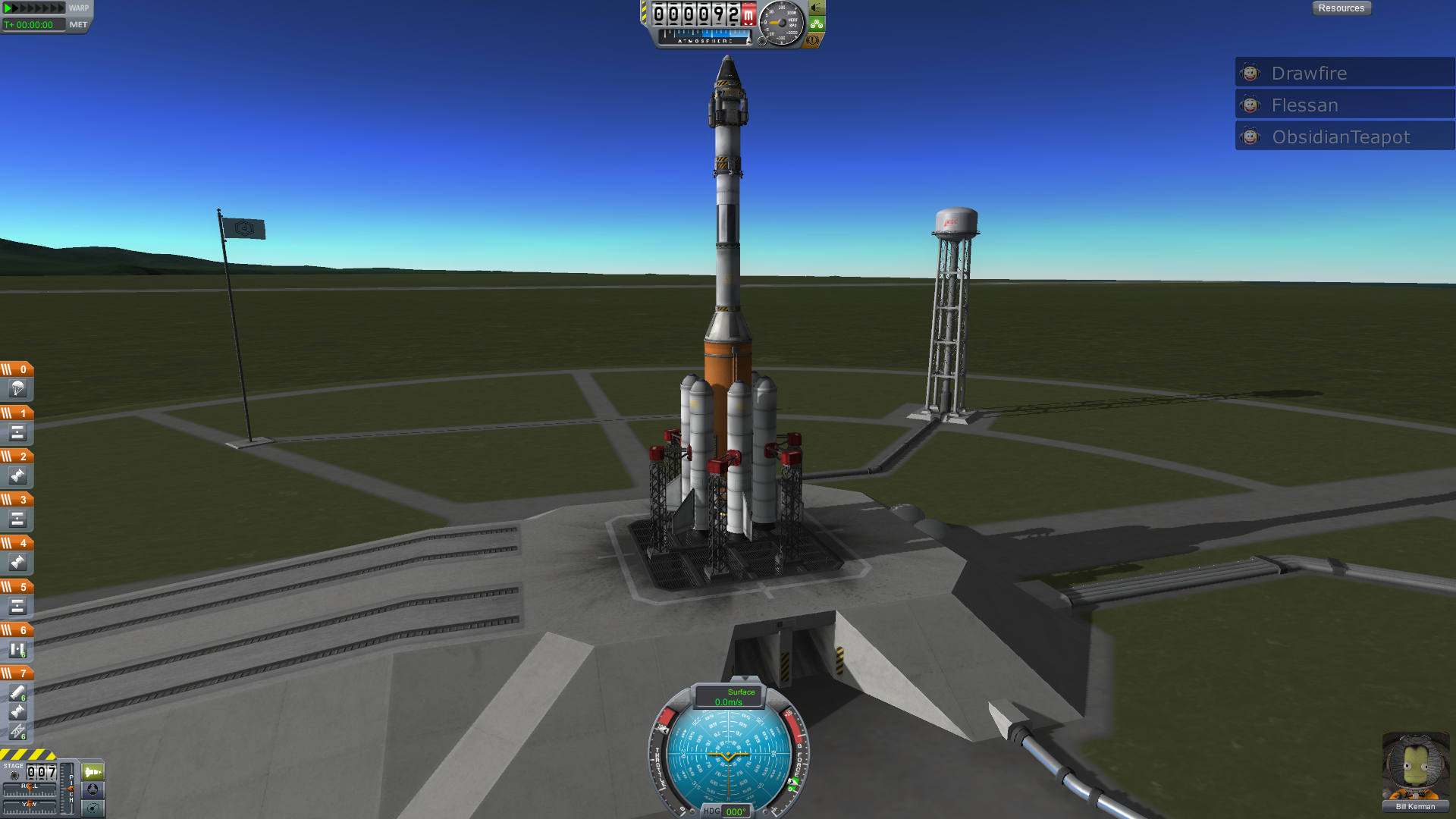
Task: Open the Resources panel
Action: click(1341, 8)
